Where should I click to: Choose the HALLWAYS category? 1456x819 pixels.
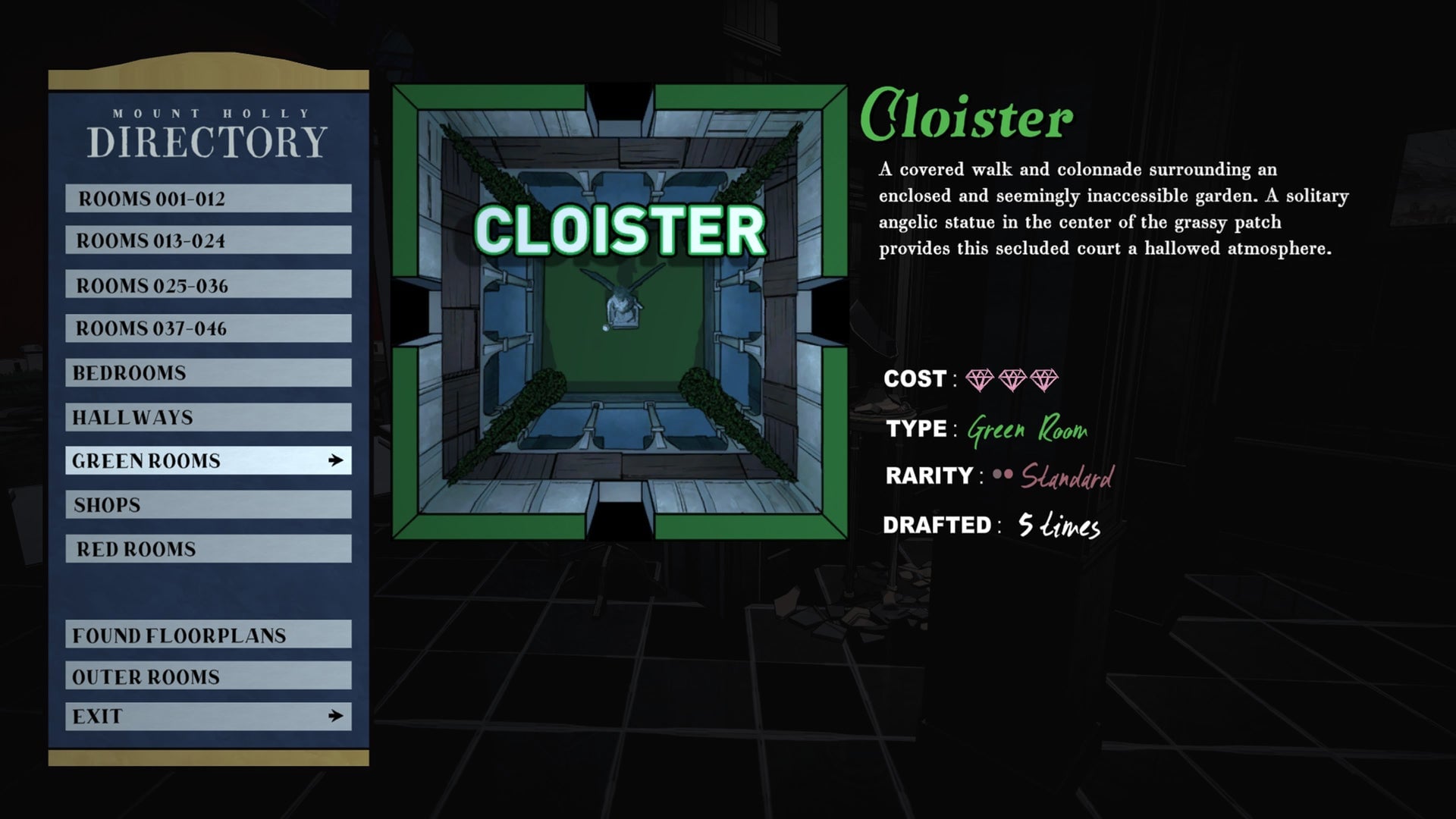pos(209,416)
